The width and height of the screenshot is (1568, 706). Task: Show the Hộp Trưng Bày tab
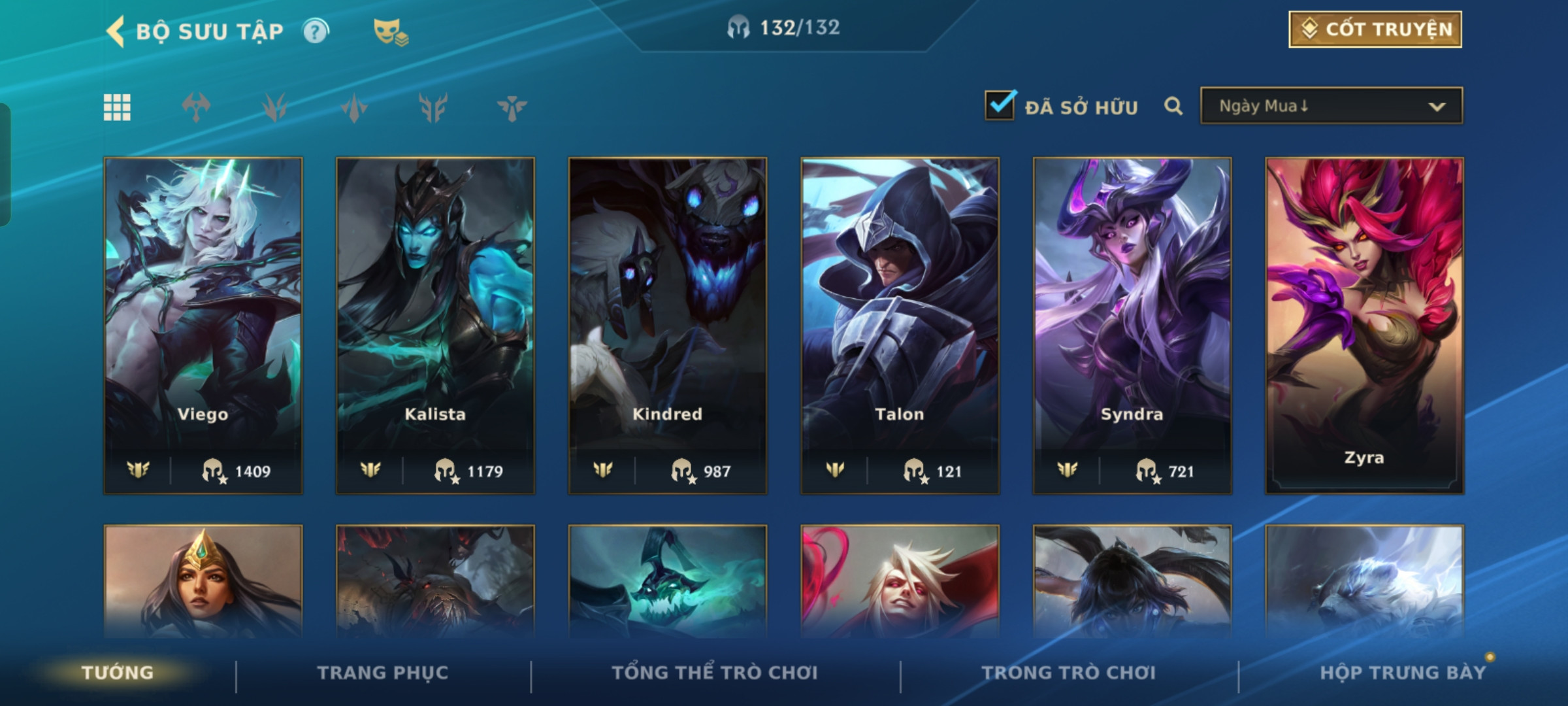1402,673
